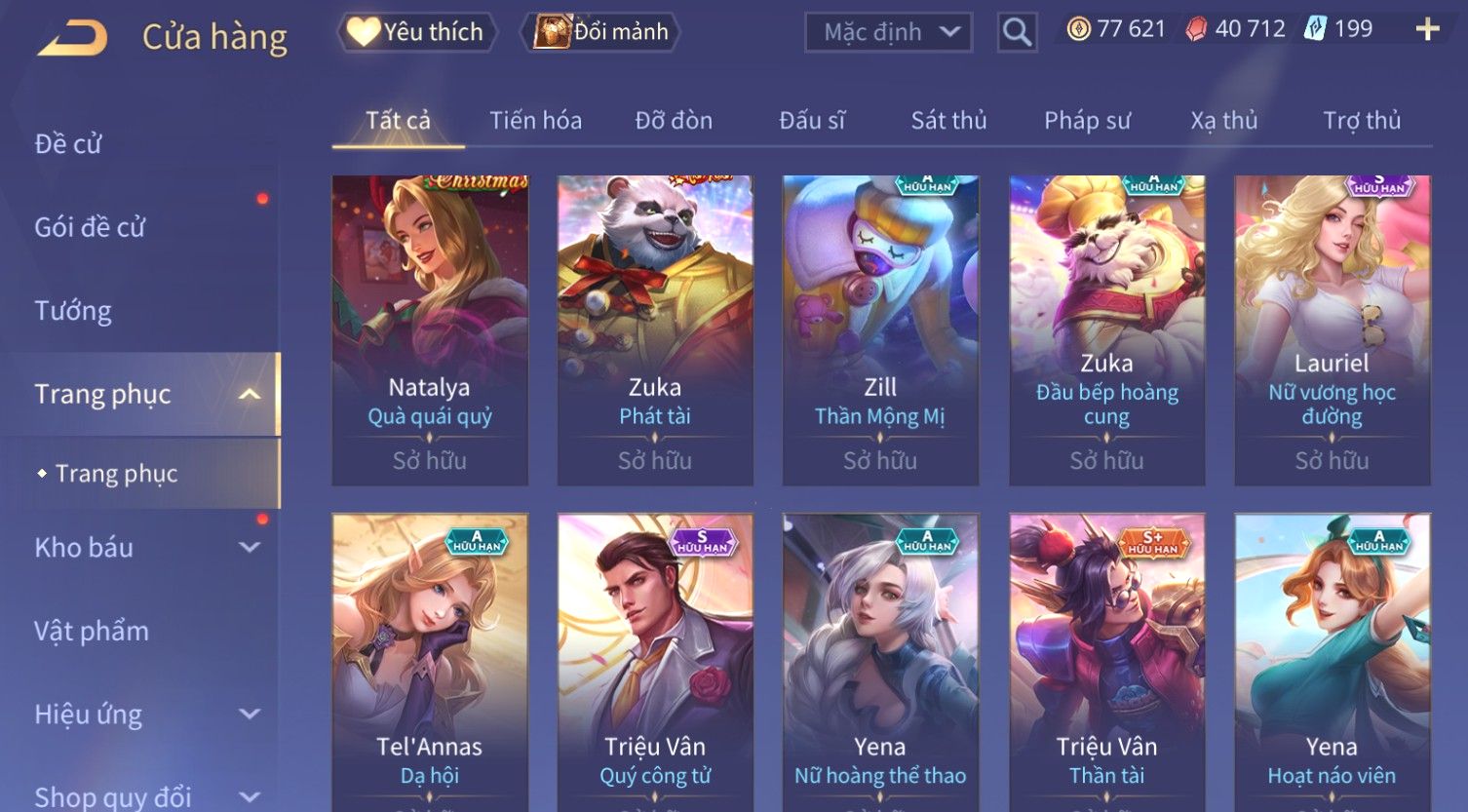The image size is (1468, 812).
Task: Open the Triệu Vân Thần tài skin
Action: click(1106, 663)
